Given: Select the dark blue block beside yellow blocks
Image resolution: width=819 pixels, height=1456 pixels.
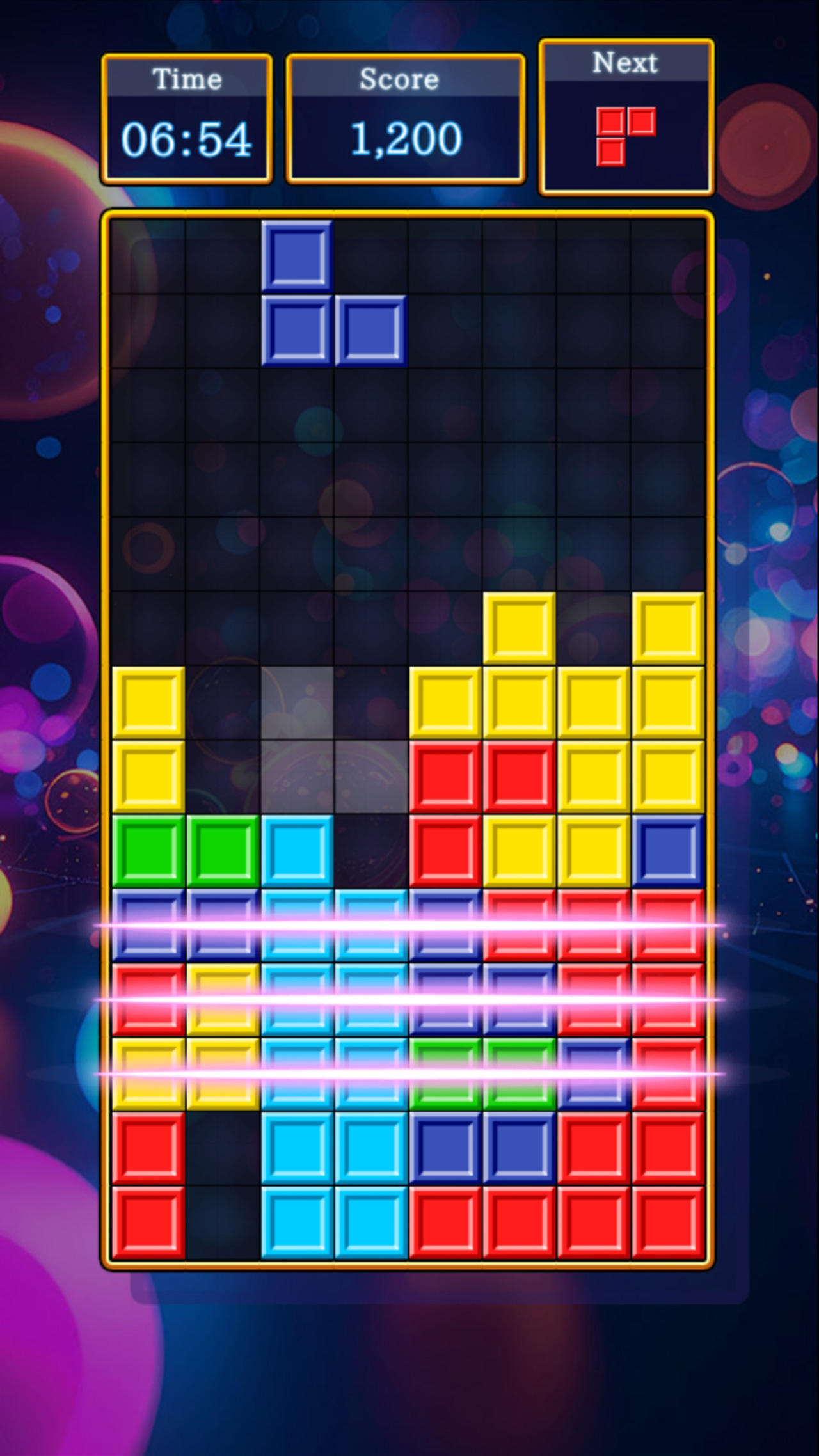Looking at the screenshot, I should (668, 854).
